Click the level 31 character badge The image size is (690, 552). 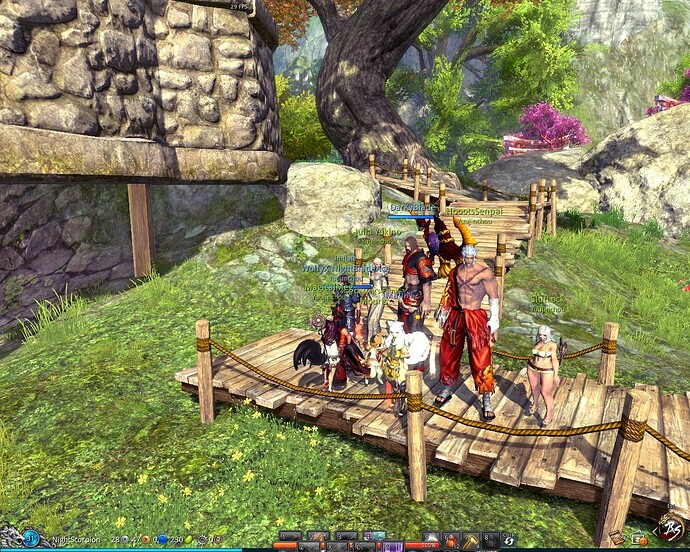pyautogui.click(x=30, y=539)
